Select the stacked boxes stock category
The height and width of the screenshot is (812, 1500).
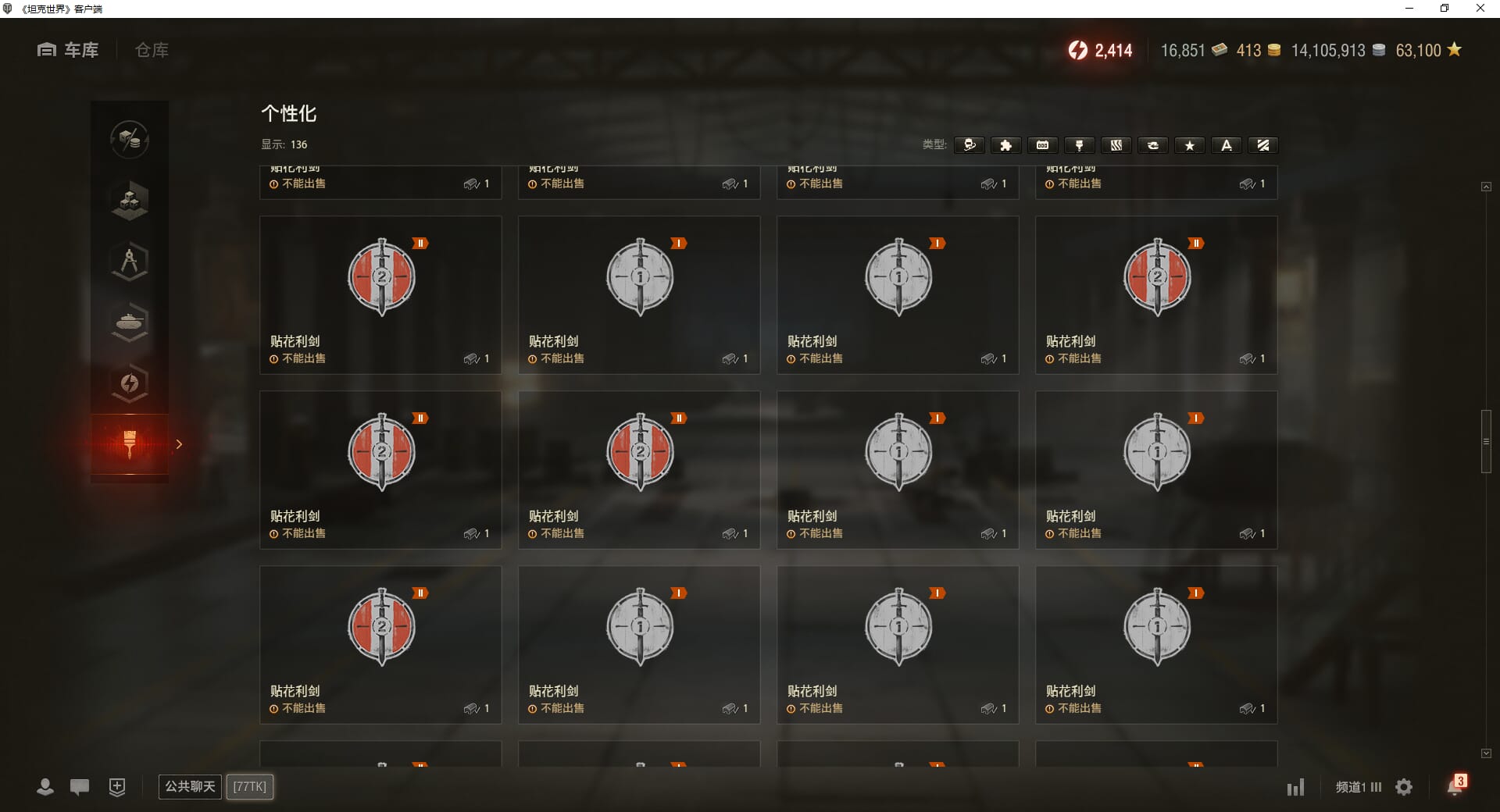[x=130, y=201]
